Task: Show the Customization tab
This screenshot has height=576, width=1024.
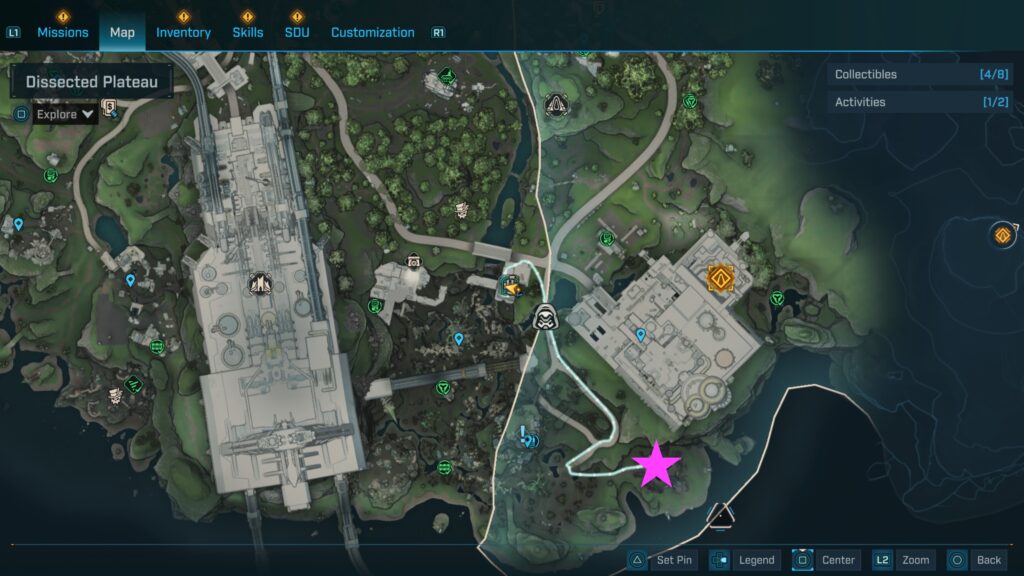Action: [372, 32]
